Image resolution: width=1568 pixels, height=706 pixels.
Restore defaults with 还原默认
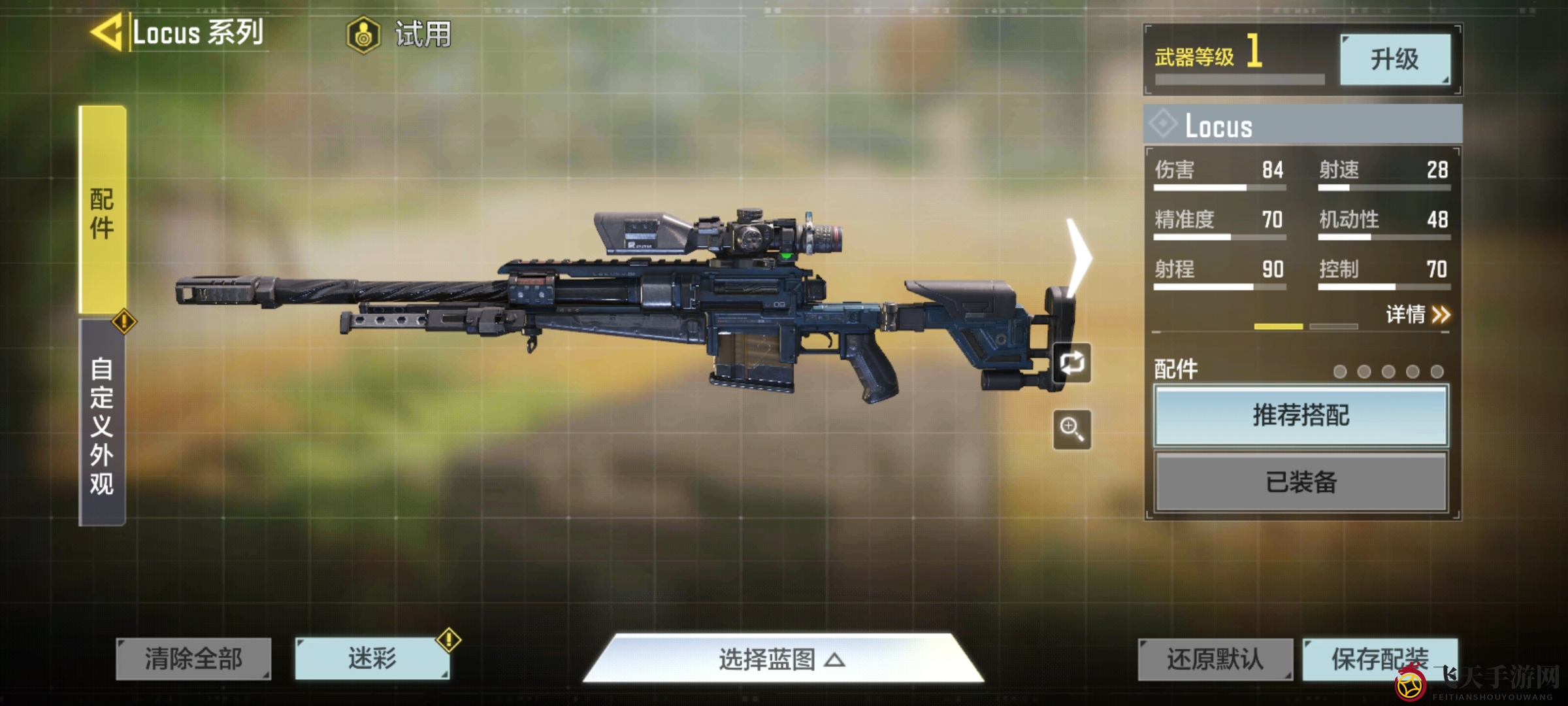[x=1215, y=659]
